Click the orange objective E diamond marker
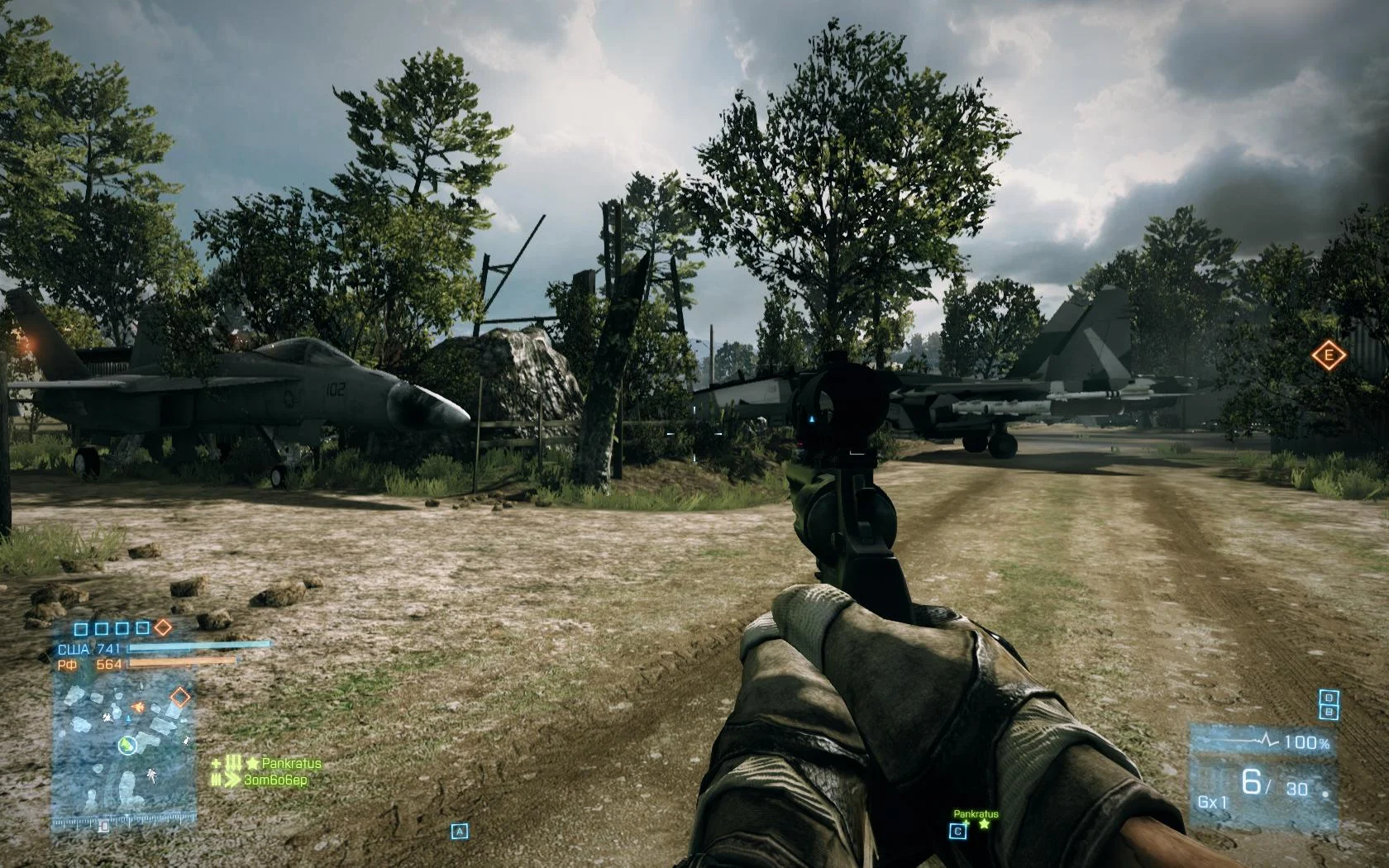 (1329, 355)
